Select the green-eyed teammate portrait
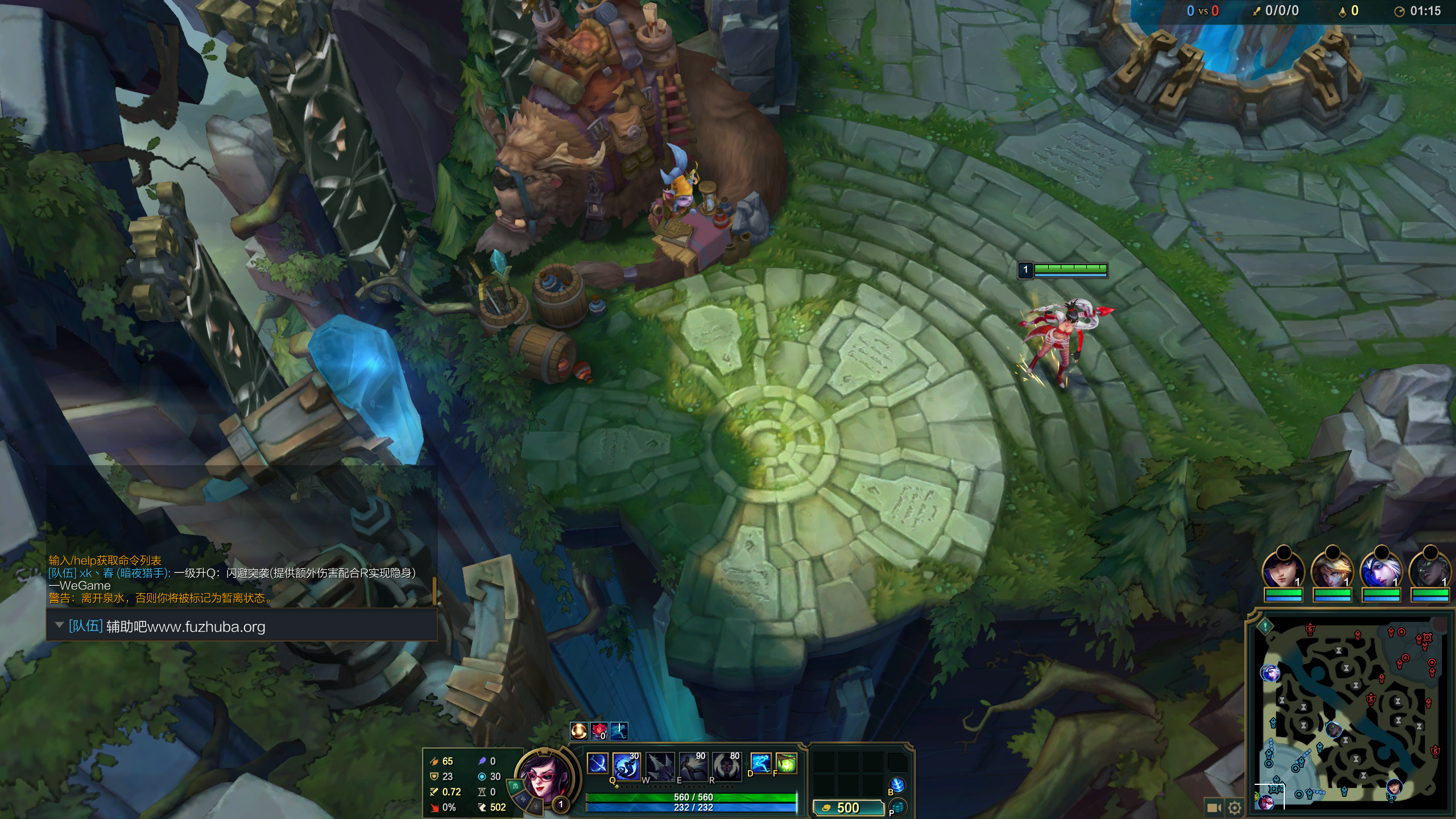 tap(1430, 569)
